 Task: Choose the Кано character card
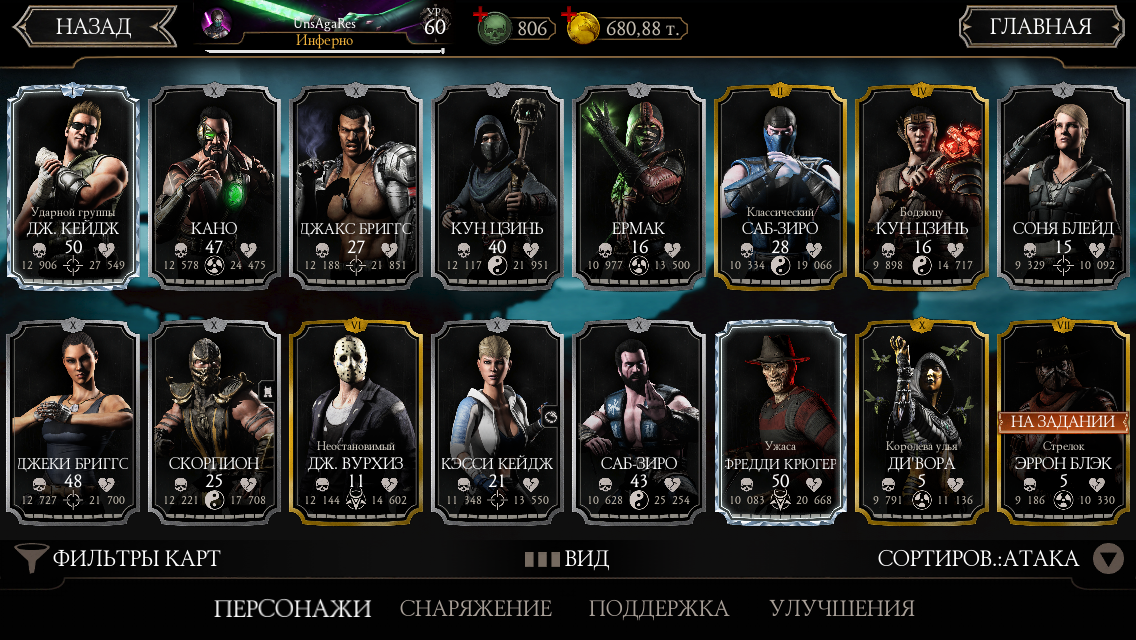pyautogui.click(x=215, y=185)
